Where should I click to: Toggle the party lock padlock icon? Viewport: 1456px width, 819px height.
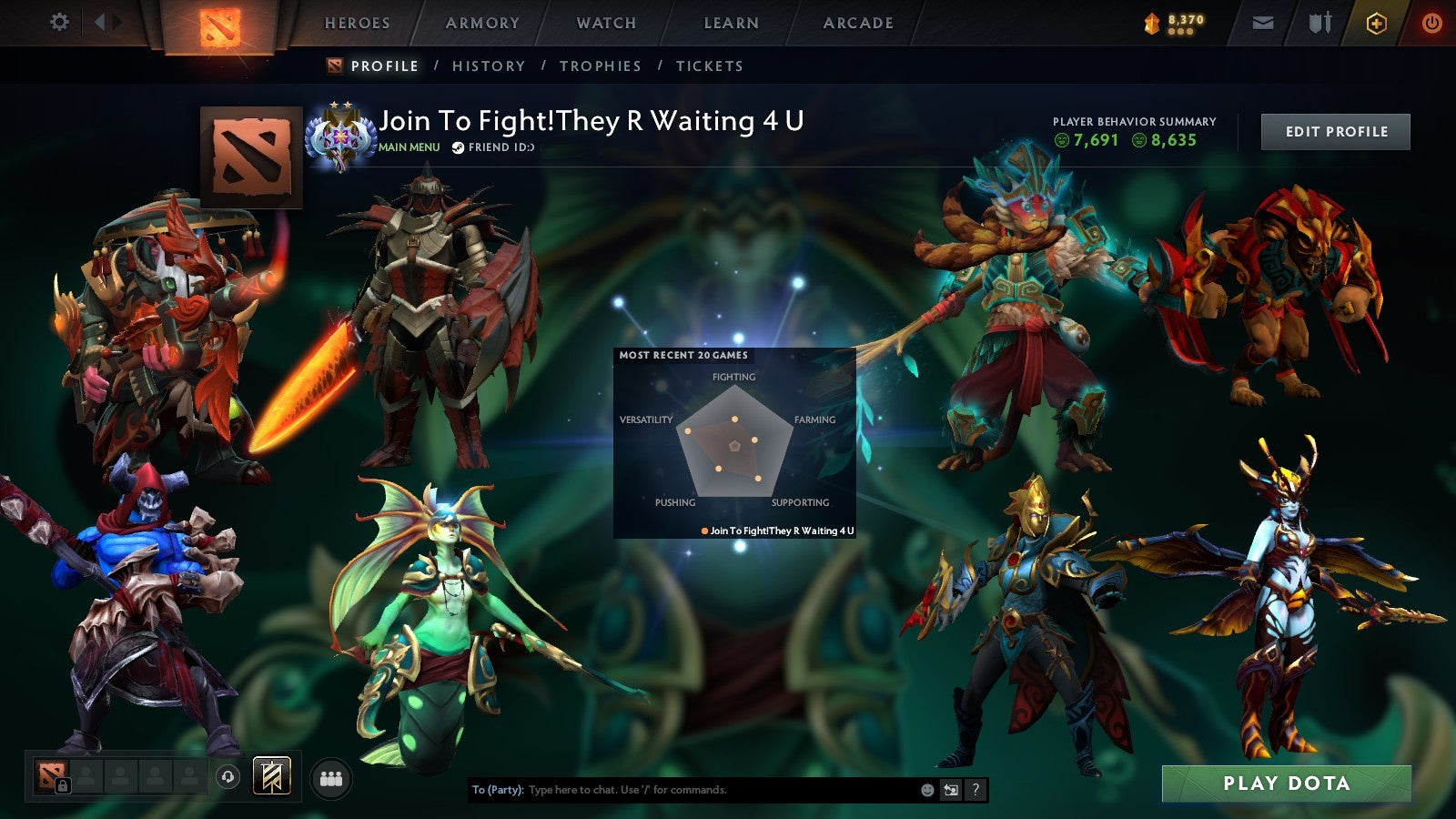click(x=62, y=784)
